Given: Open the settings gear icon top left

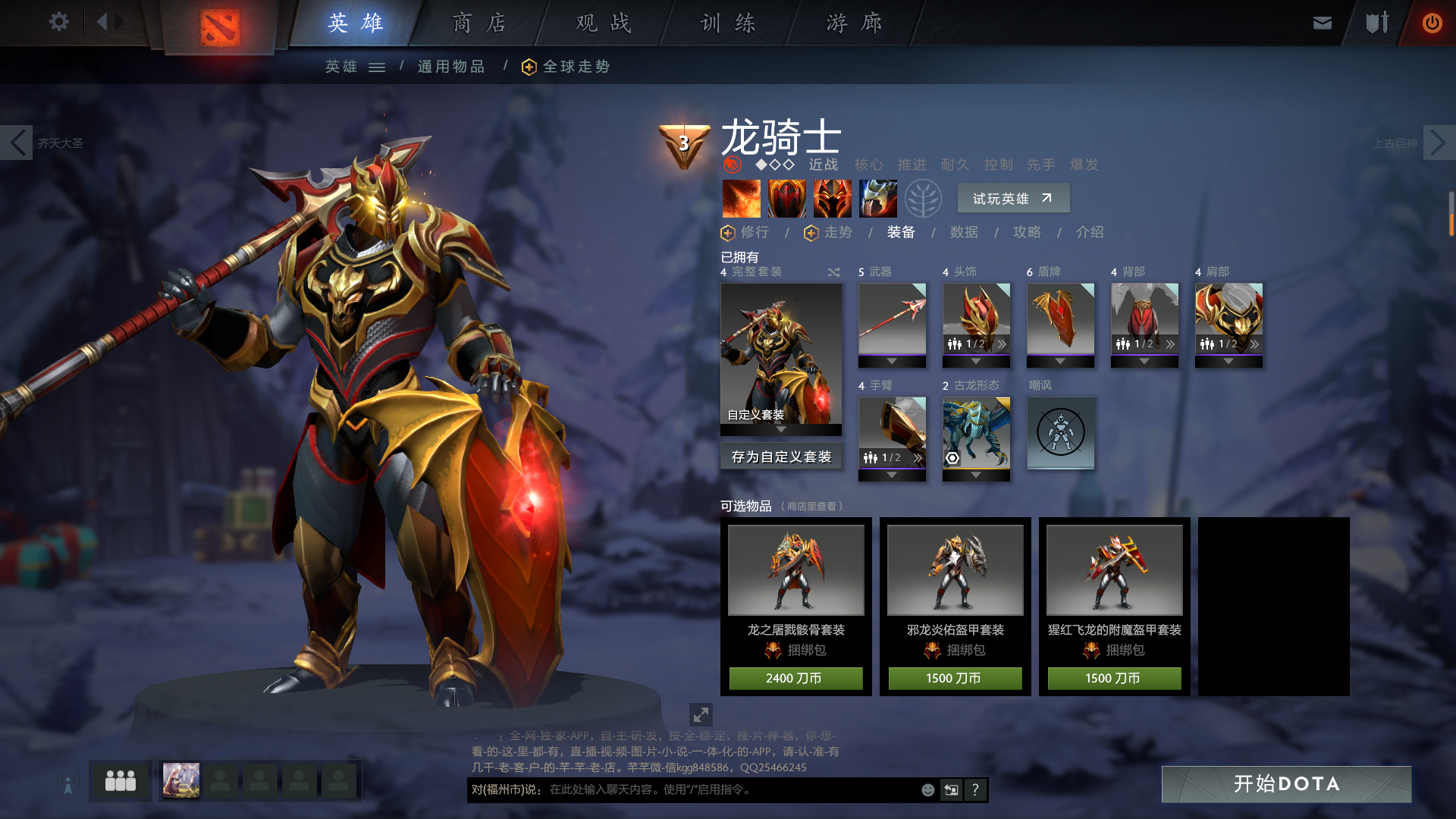Looking at the screenshot, I should click(59, 22).
